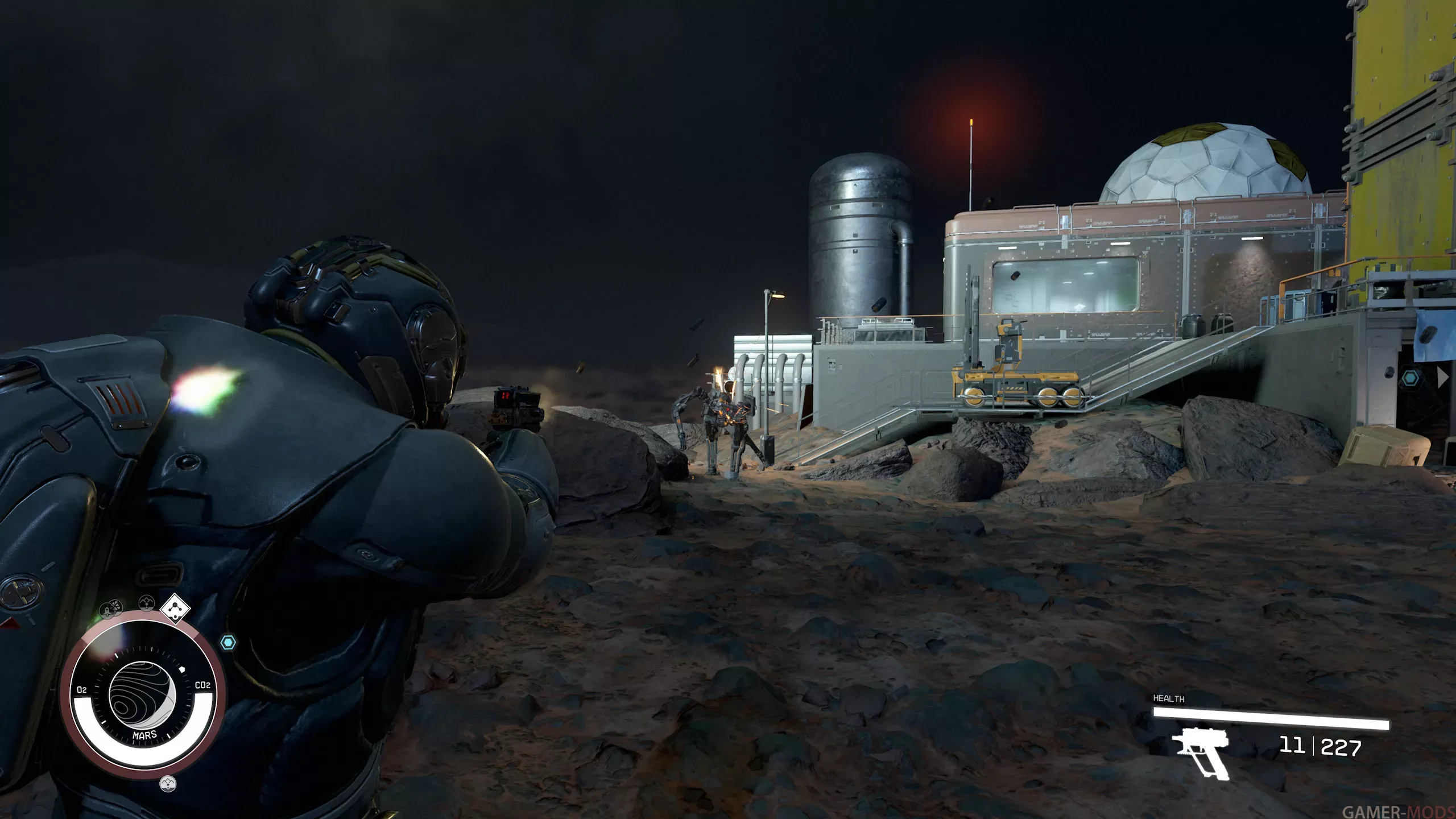Select the white diamond molecule location marker
This screenshot has width=1456, height=819.
coord(176,609)
